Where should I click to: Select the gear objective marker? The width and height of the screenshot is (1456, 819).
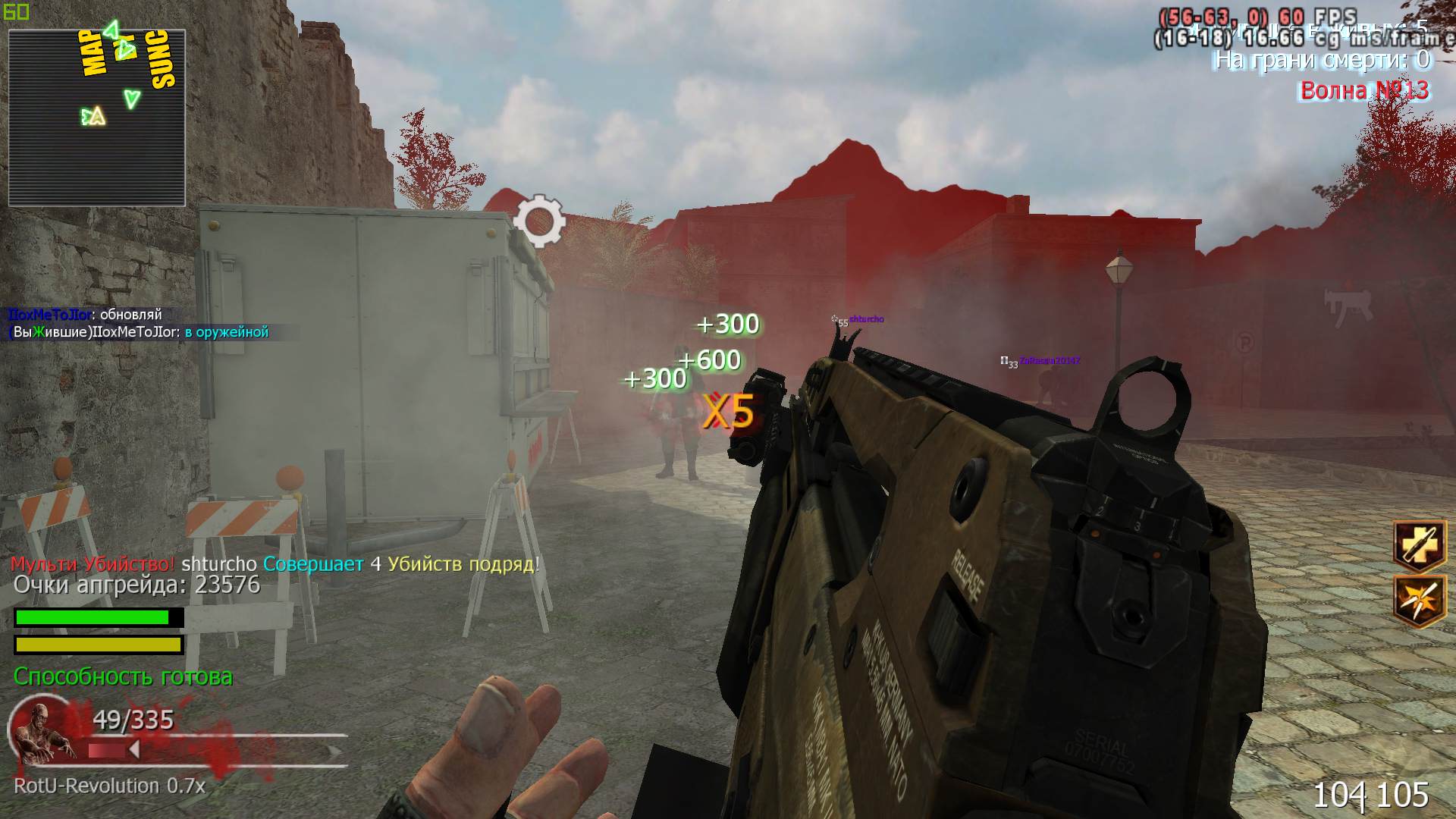538,221
